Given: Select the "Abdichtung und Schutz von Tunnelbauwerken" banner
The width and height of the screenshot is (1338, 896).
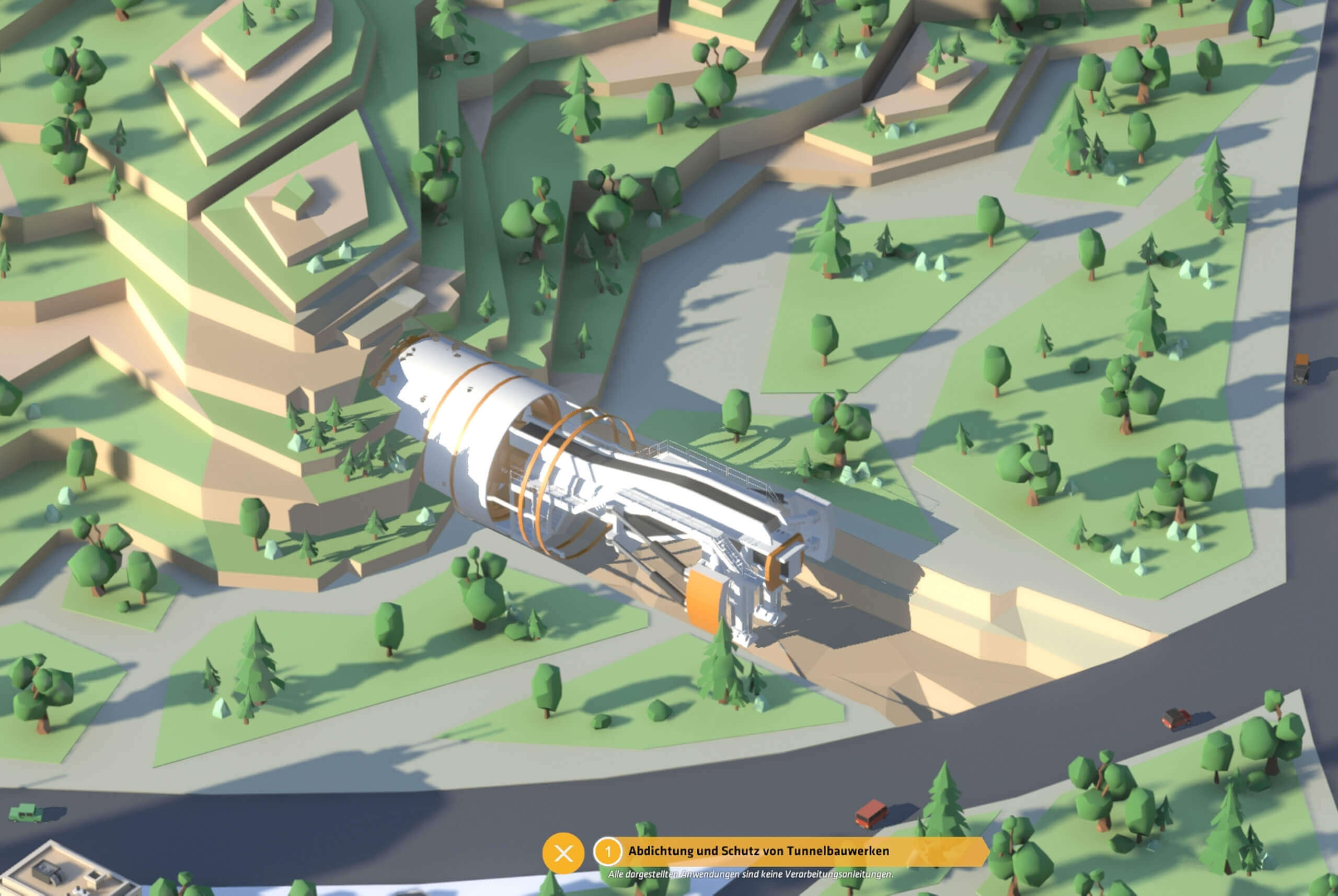Looking at the screenshot, I should click(758, 852).
